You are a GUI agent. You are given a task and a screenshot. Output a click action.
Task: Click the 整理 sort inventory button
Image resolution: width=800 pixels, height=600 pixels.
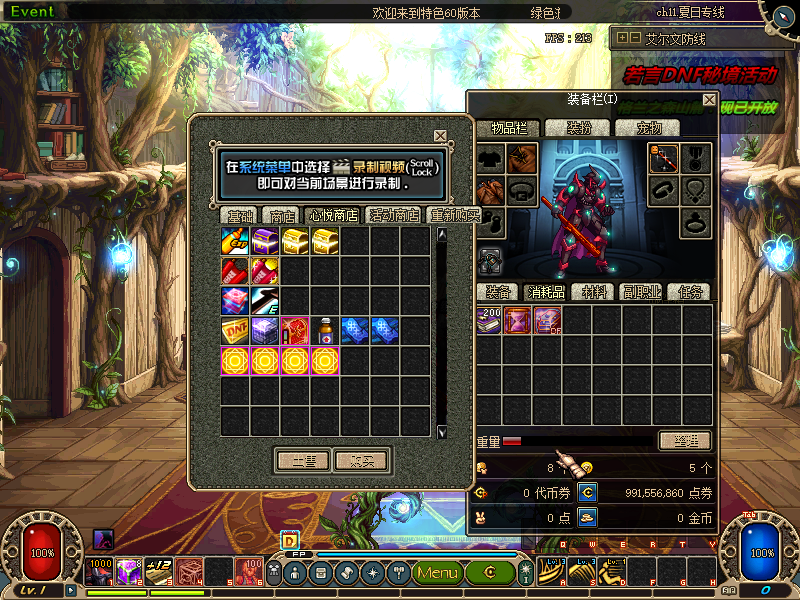point(685,441)
